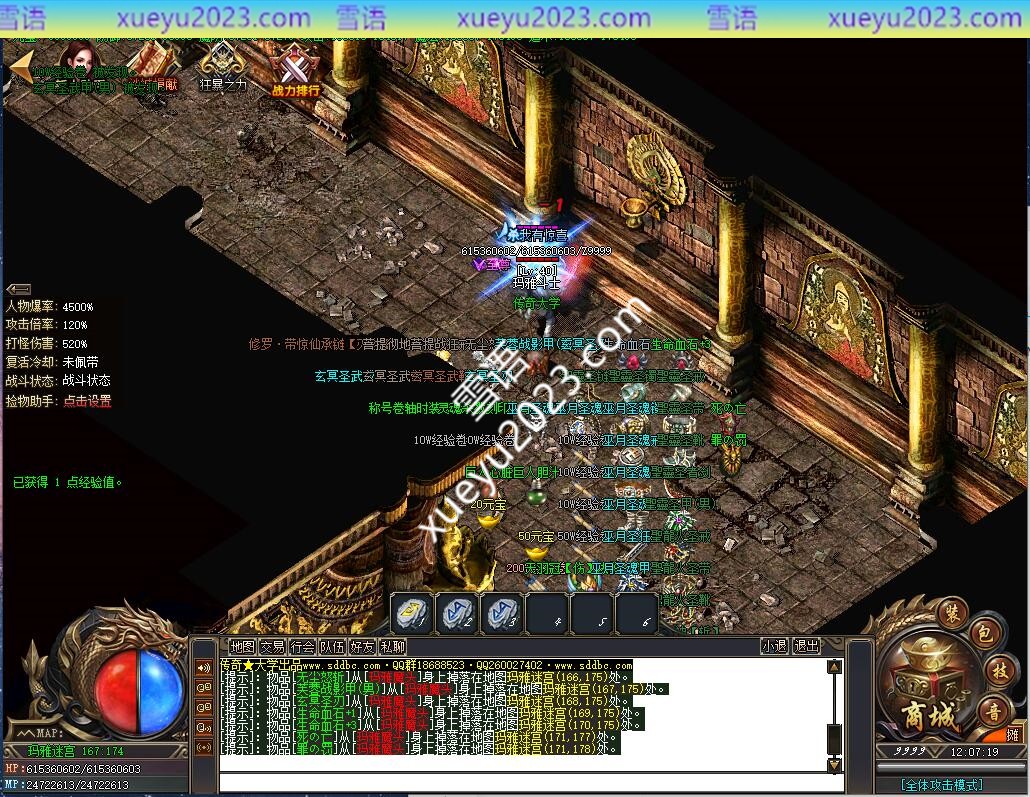Open the 好友 friends button

363,647
